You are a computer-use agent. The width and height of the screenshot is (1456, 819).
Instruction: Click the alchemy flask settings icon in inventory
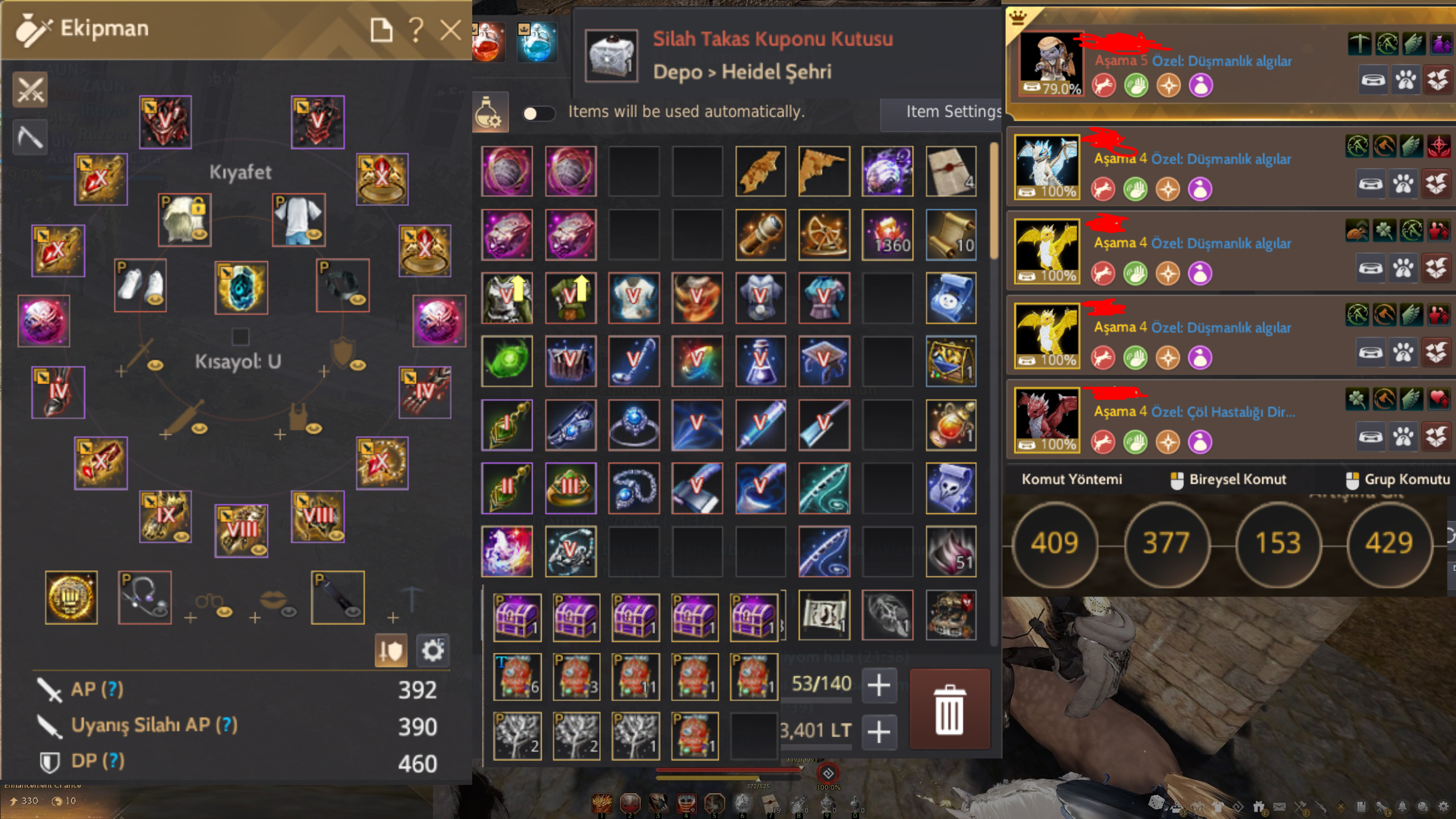[x=490, y=113]
